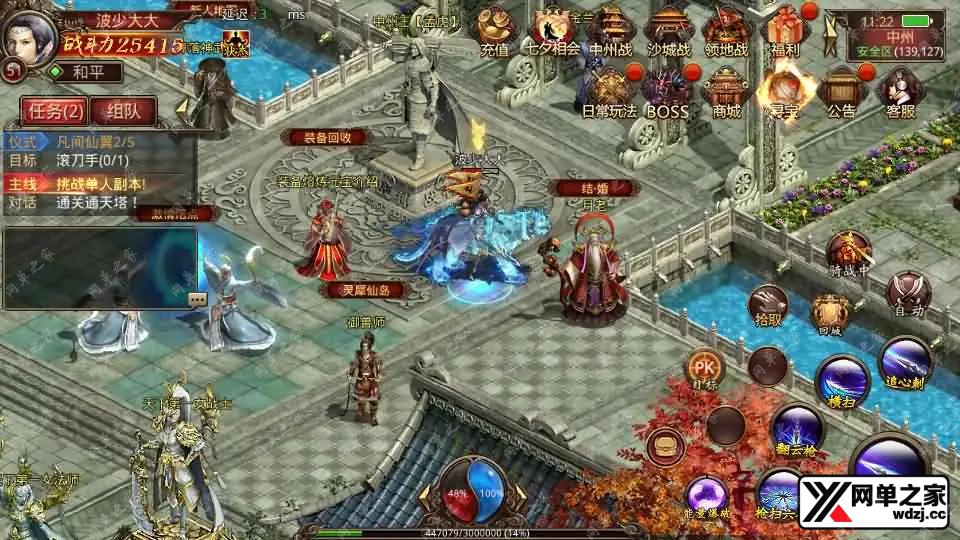Open the 沙城战 siege menu

click(668, 32)
